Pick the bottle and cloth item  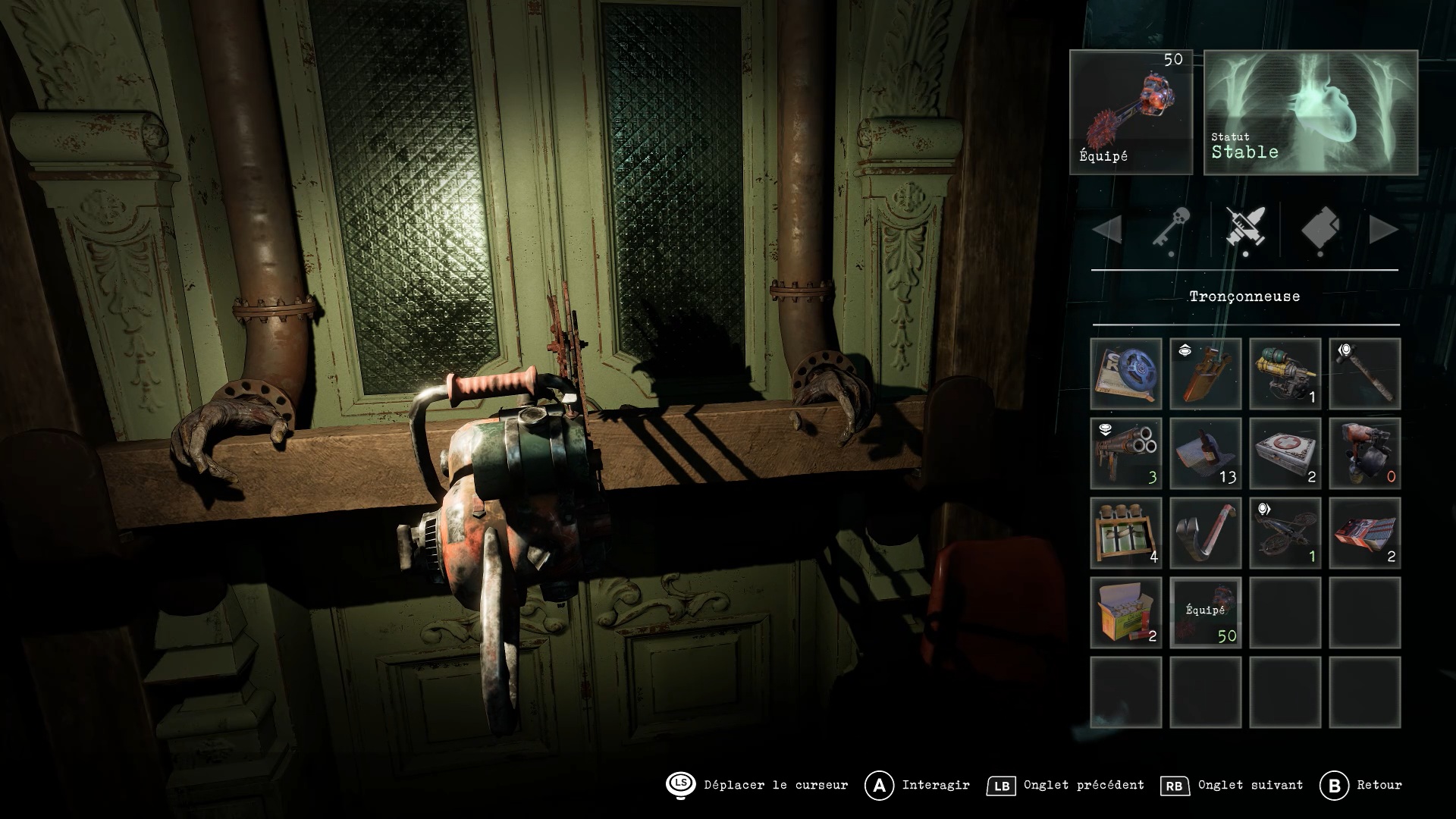pos(1206,453)
